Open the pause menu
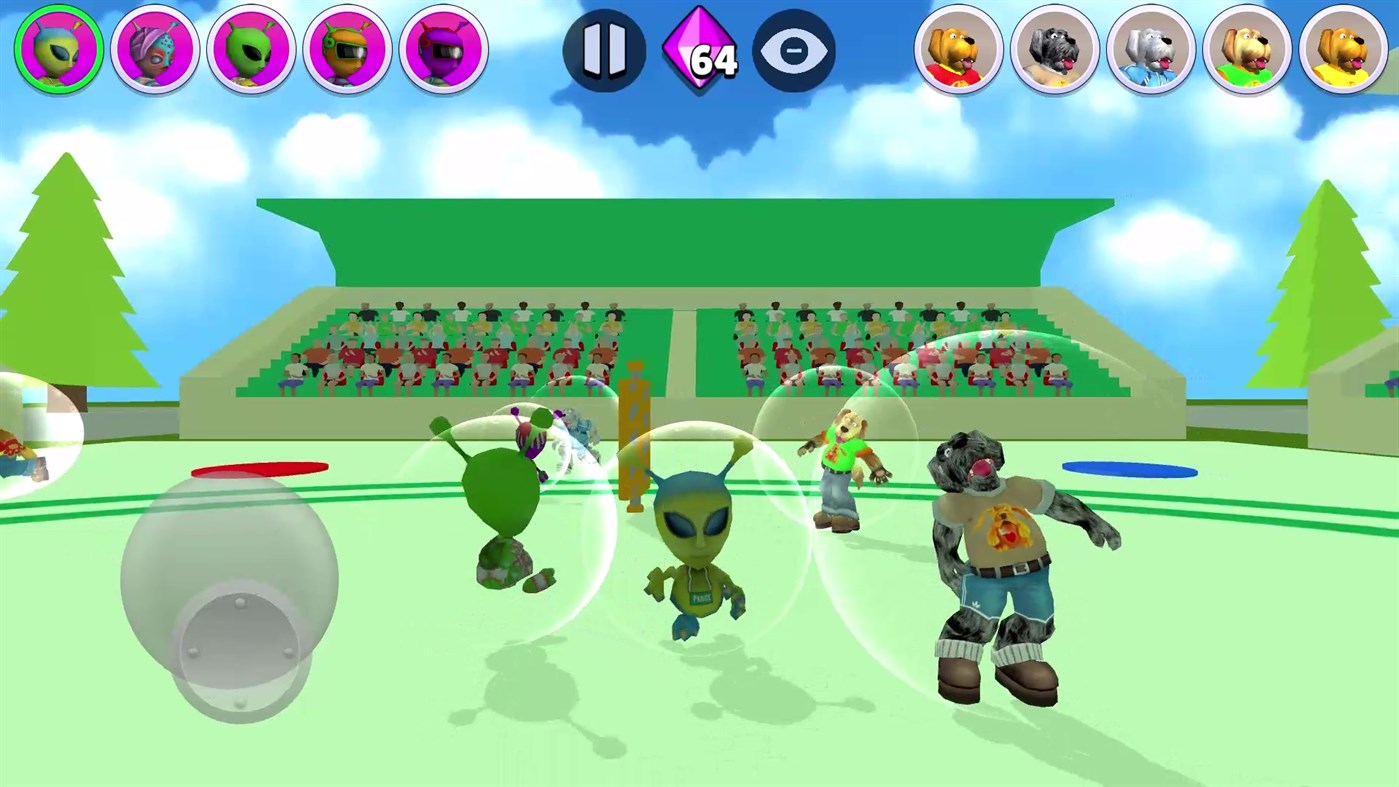The image size is (1399, 787). [604, 50]
